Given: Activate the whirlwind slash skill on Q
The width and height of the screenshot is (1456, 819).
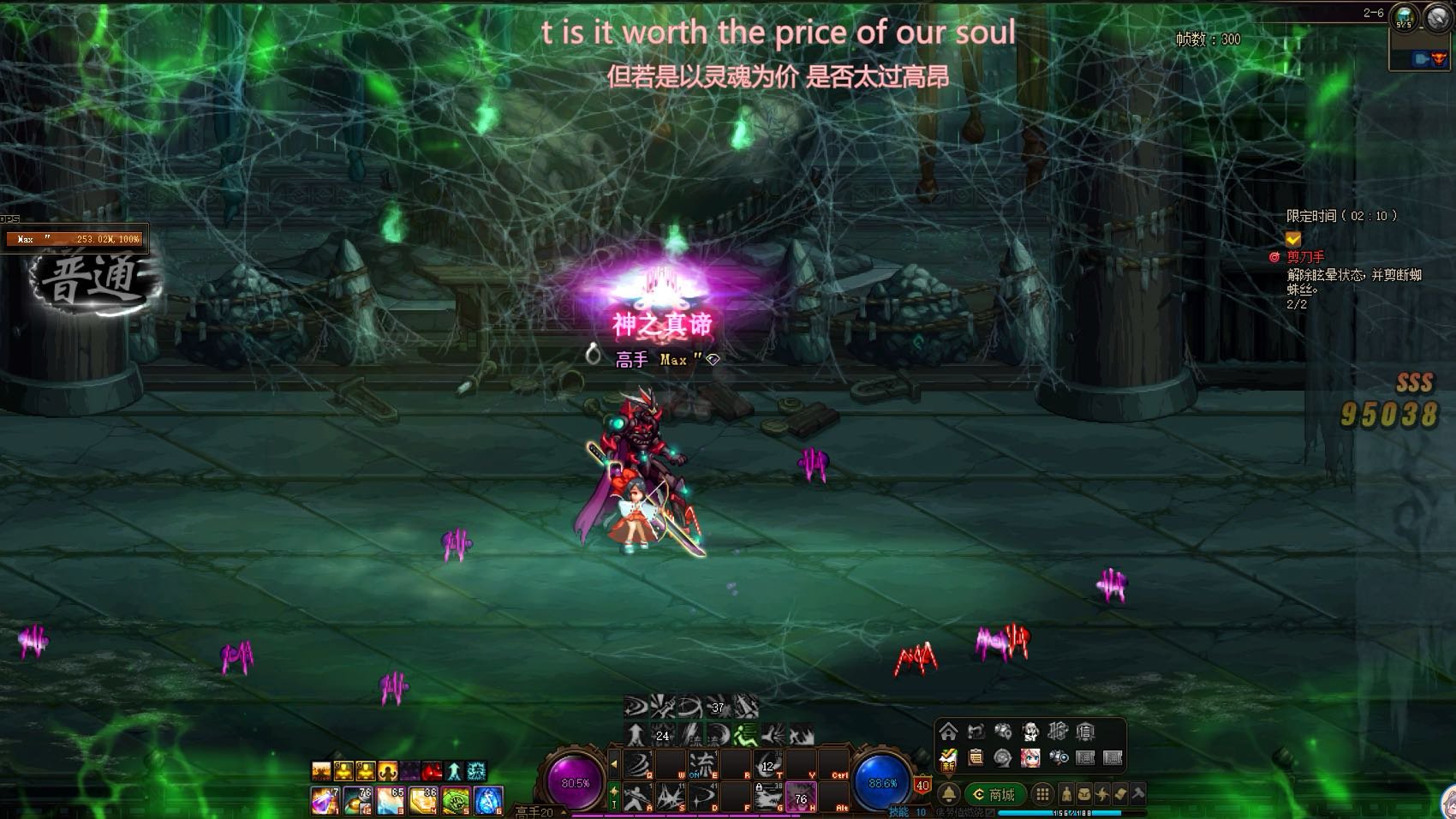Looking at the screenshot, I should click(x=637, y=762).
